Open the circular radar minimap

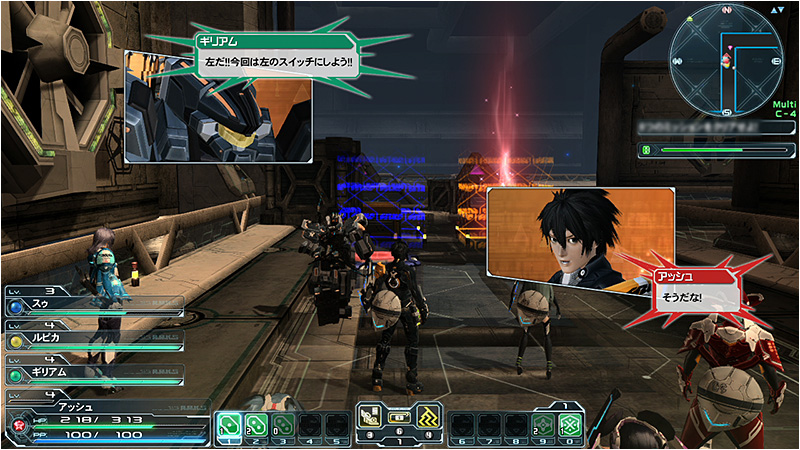[x=727, y=56]
